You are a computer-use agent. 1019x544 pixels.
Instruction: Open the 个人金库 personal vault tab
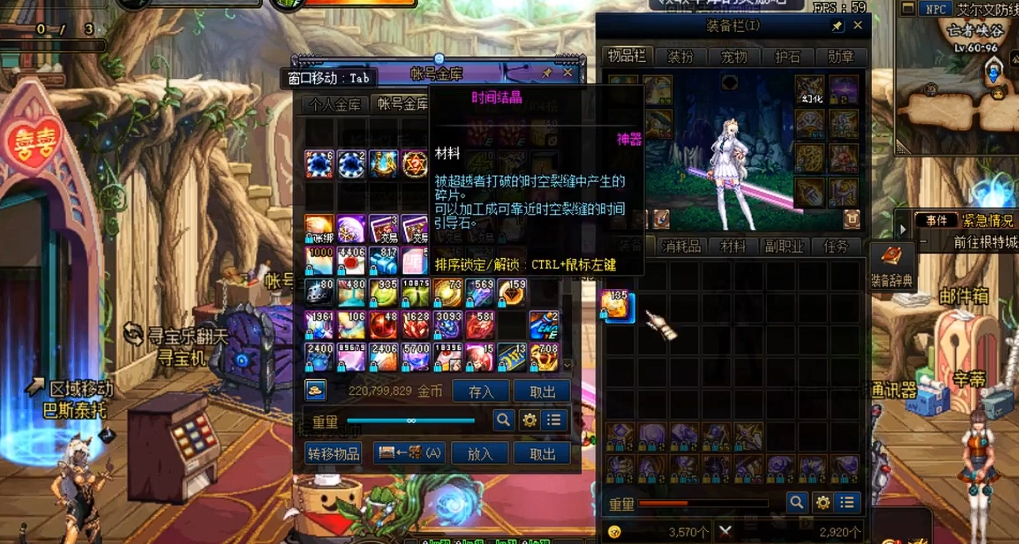pyautogui.click(x=334, y=104)
